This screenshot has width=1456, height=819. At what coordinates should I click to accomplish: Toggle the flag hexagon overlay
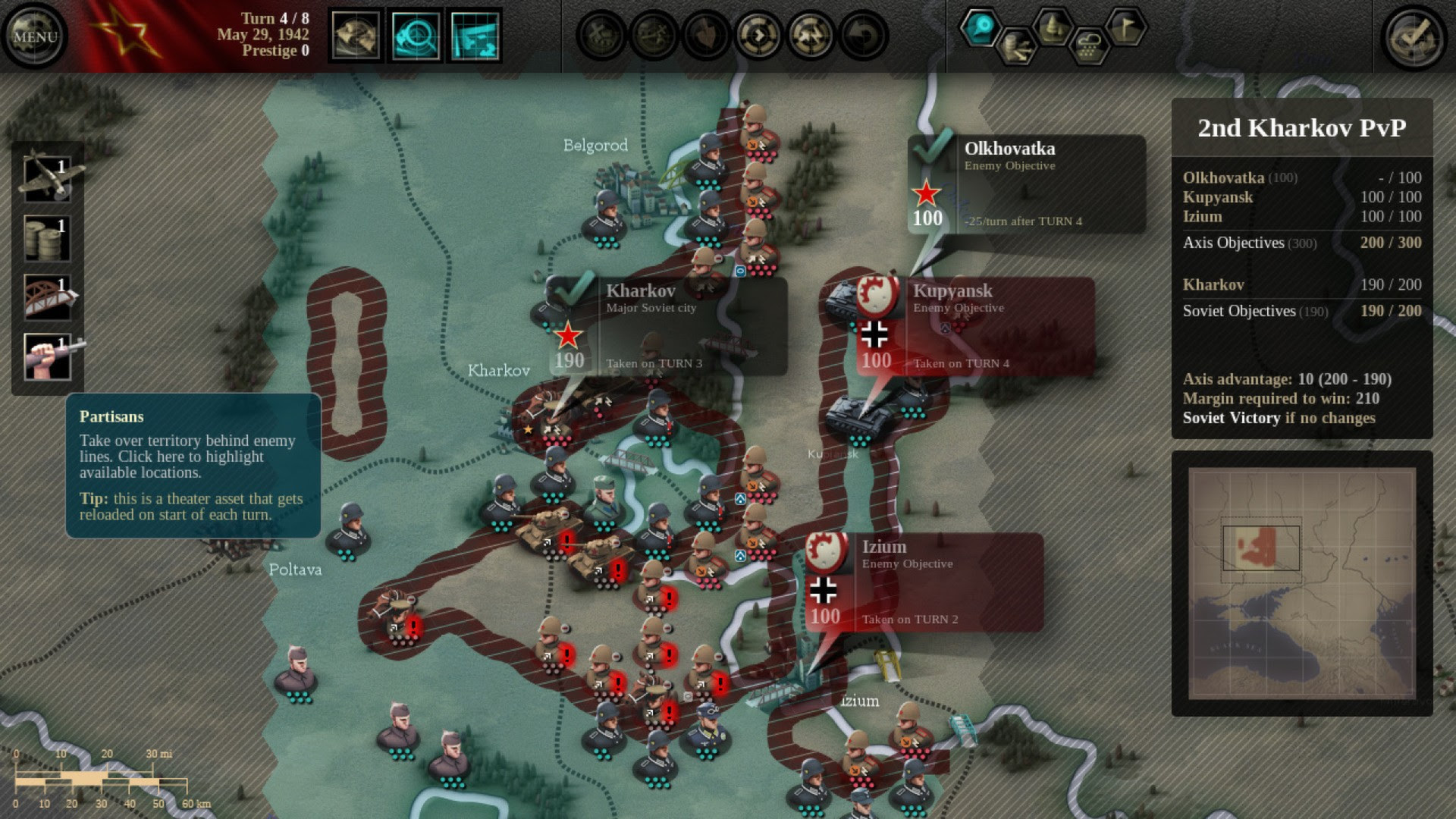pos(1125,27)
